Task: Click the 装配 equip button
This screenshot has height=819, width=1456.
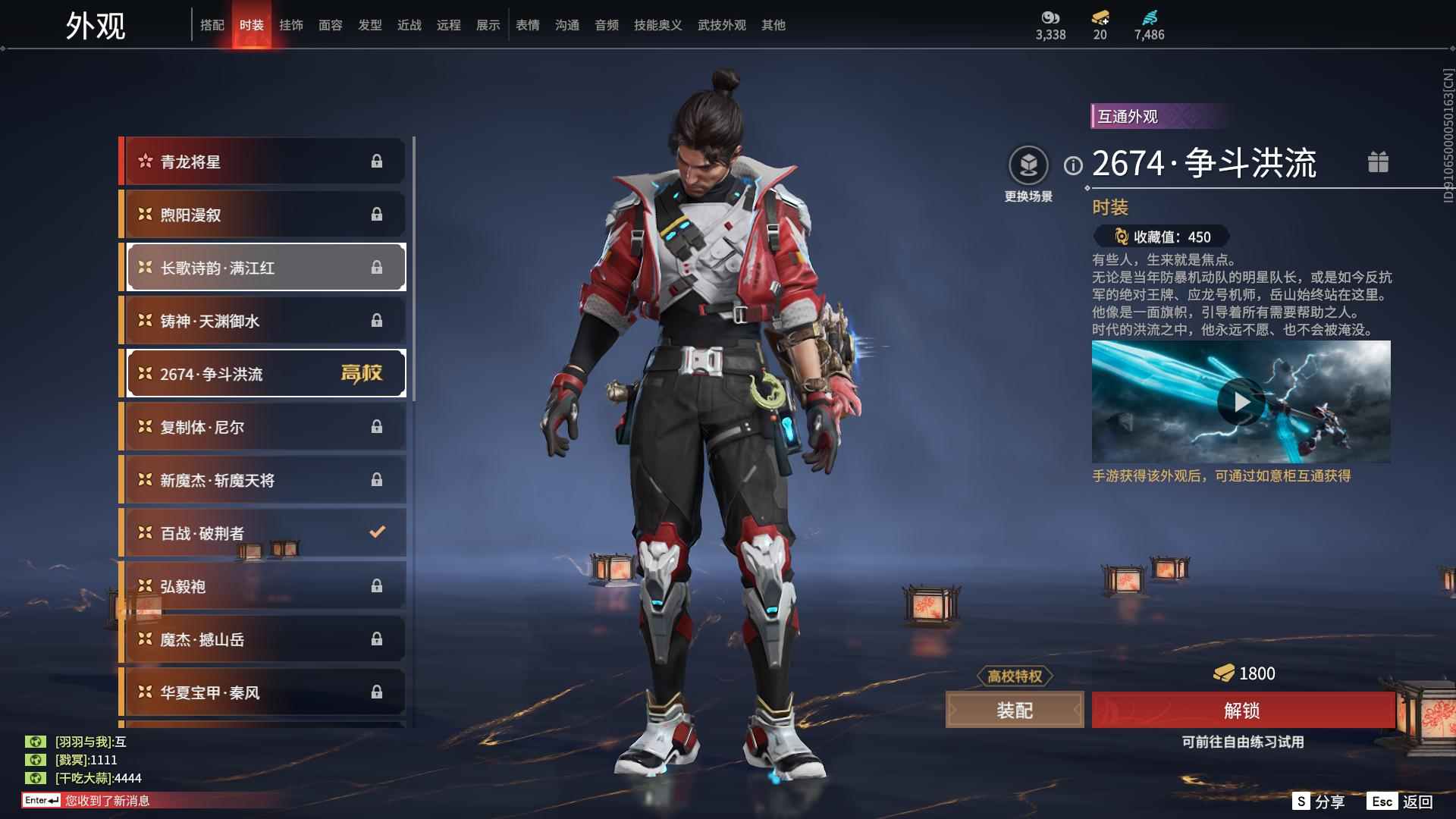Action: (x=1015, y=711)
